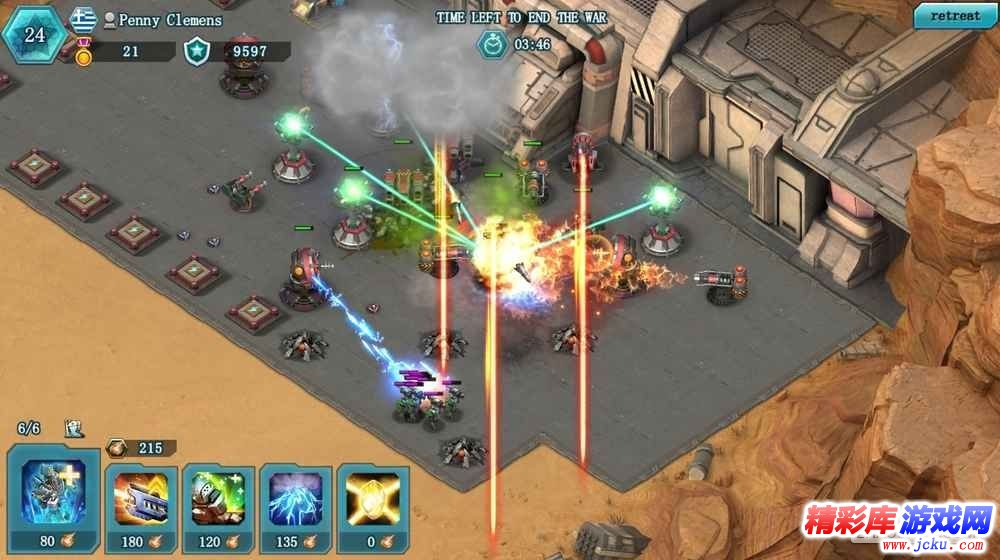Retreat from the battle
The width and height of the screenshot is (1000, 560).
[x=955, y=16]
